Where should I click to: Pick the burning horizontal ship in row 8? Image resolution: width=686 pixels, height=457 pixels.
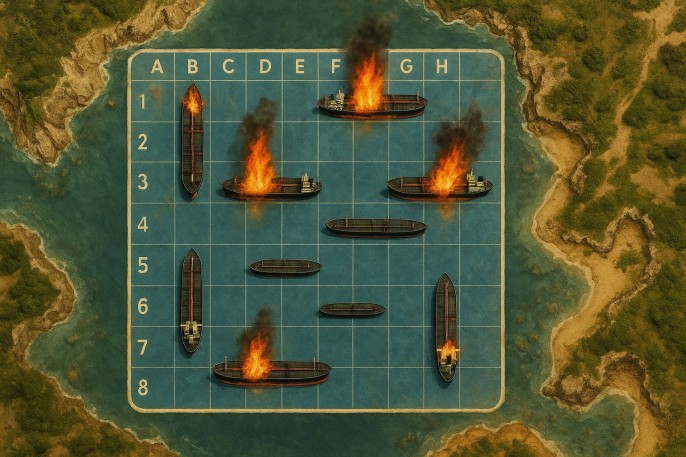coord(271,373)
